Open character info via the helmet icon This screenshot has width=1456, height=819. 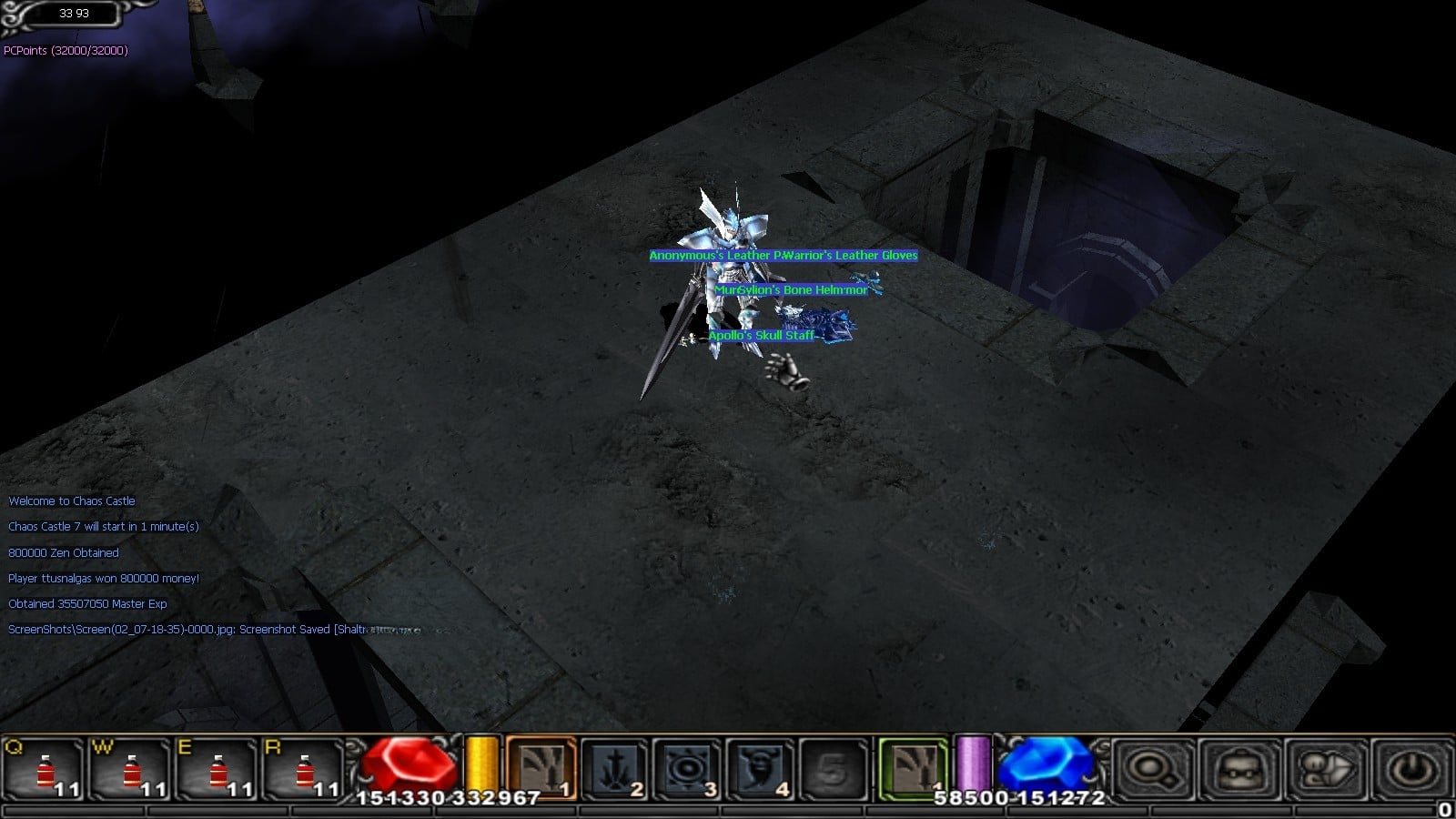pyautogui.click(x=1239, y=769)
